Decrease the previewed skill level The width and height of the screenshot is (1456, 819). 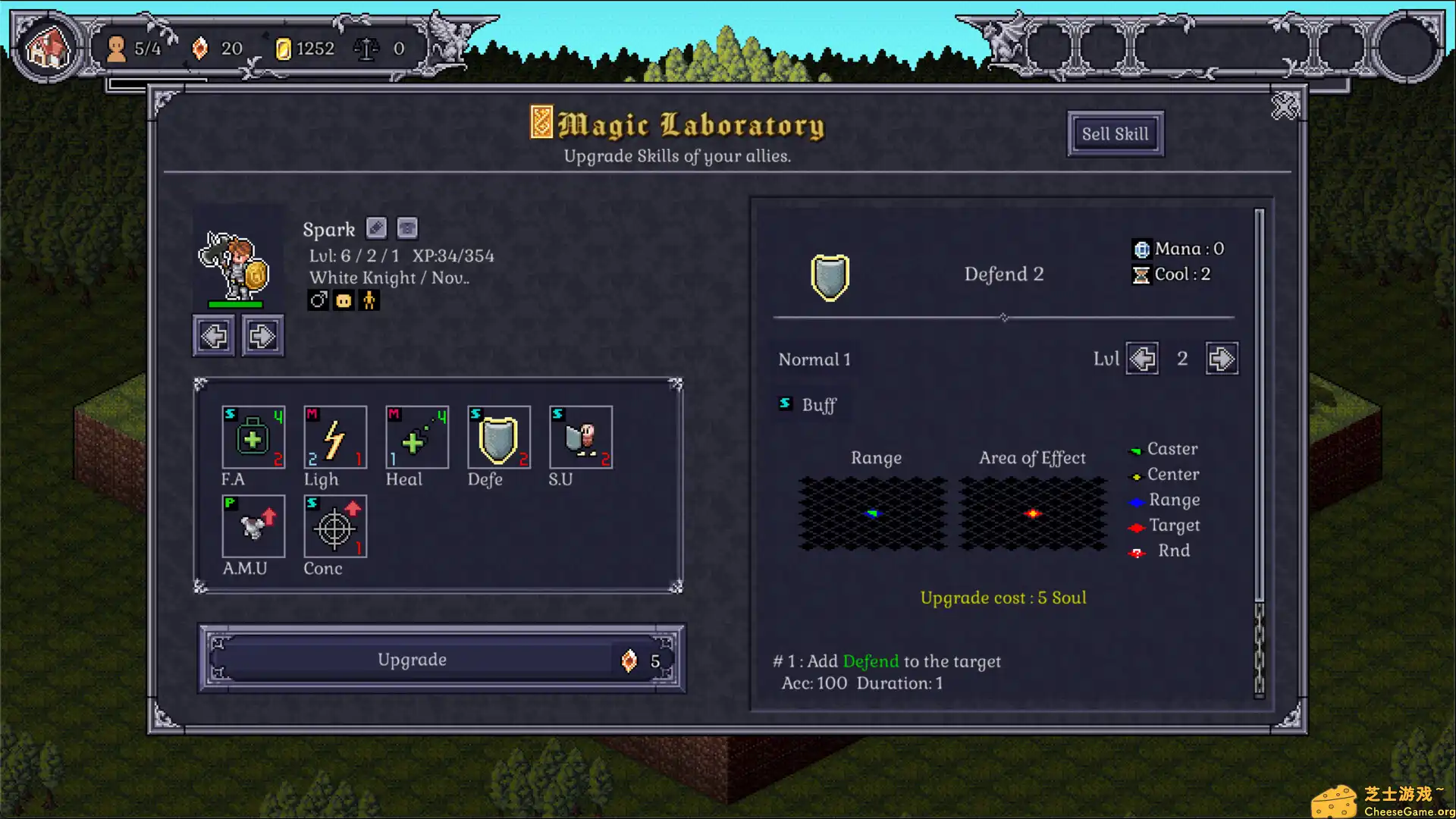(x=1142, y=359)
